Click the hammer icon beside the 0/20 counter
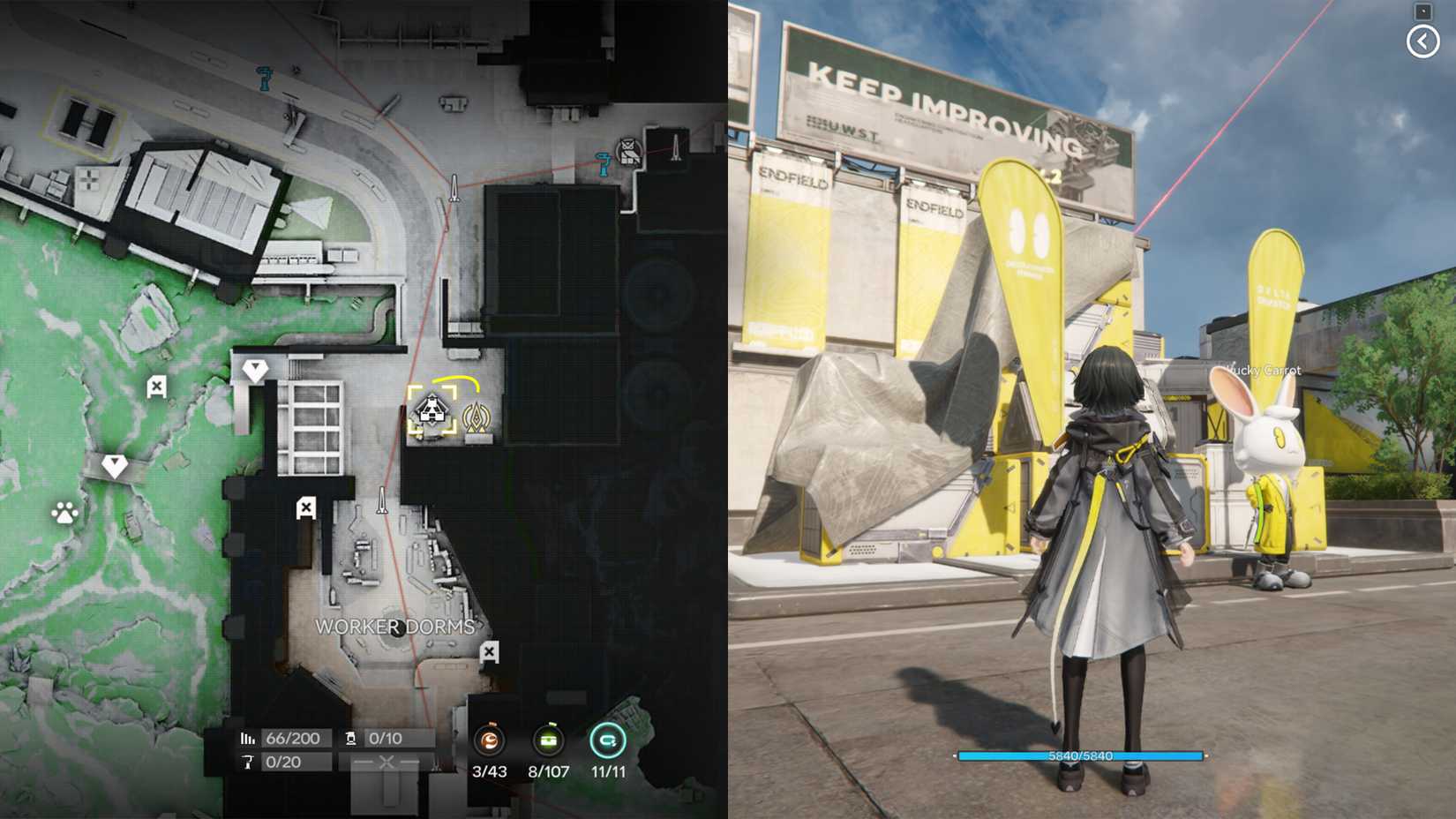 [249, 763]
